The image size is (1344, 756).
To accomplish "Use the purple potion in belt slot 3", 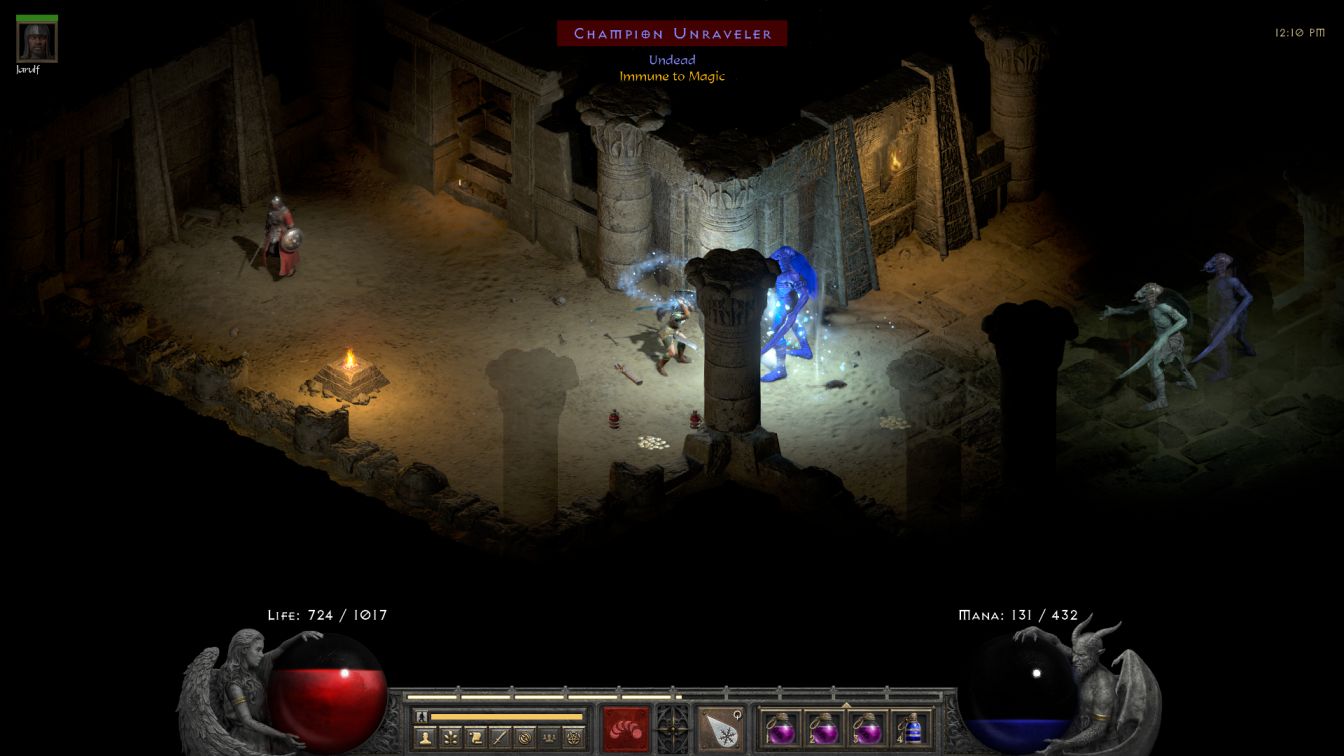I will [x=867, y=728].
